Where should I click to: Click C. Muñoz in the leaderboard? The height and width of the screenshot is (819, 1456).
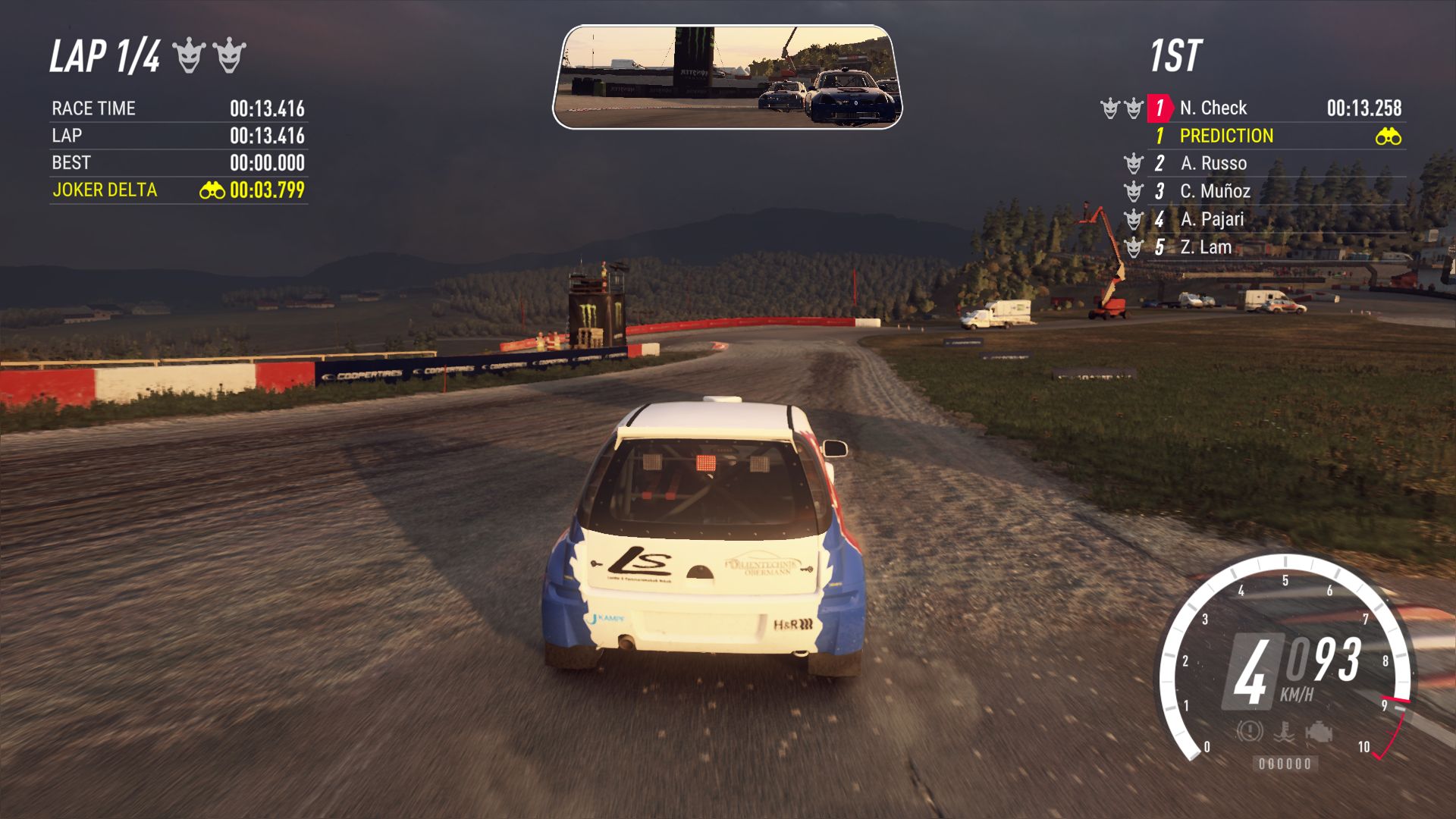1215,191
